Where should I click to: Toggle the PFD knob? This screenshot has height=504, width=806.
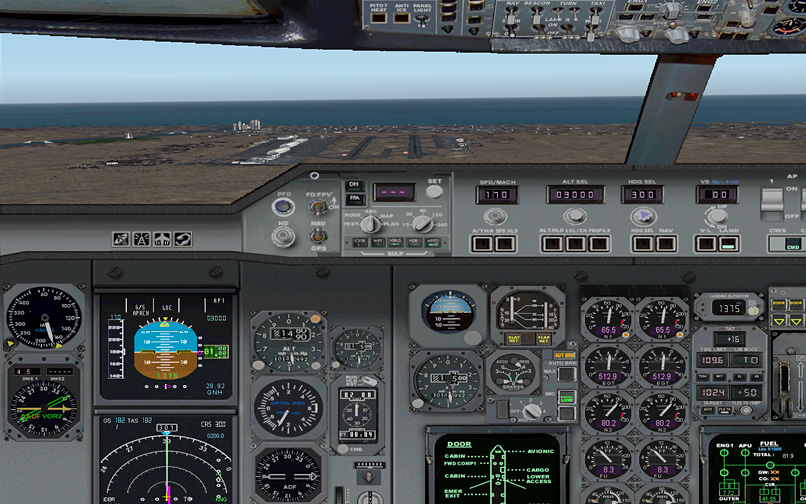[284, 207]
